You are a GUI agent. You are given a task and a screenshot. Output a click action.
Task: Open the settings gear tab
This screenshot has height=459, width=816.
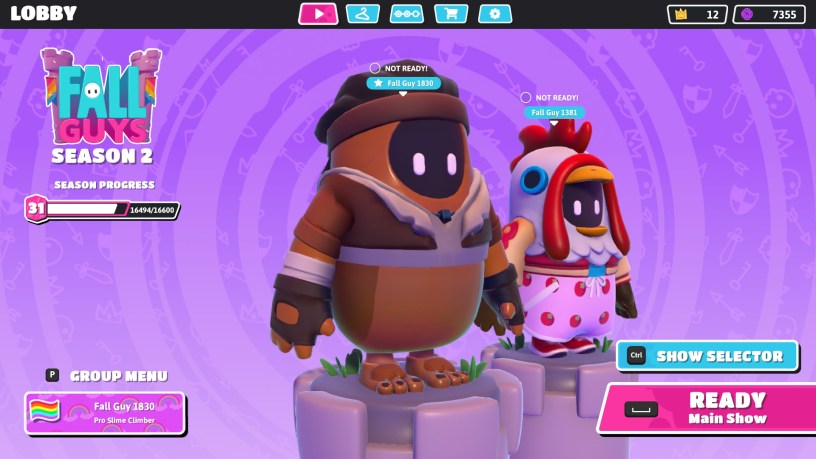click(x=495, y=14)
